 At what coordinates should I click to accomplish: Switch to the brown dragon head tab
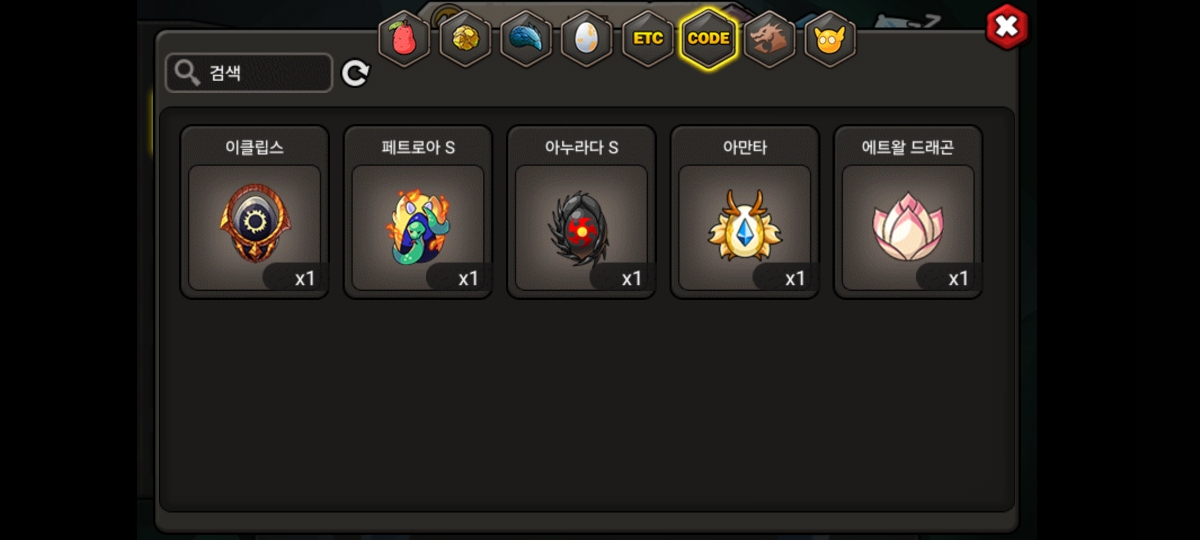pyautogui.click(x=770, y=39)
